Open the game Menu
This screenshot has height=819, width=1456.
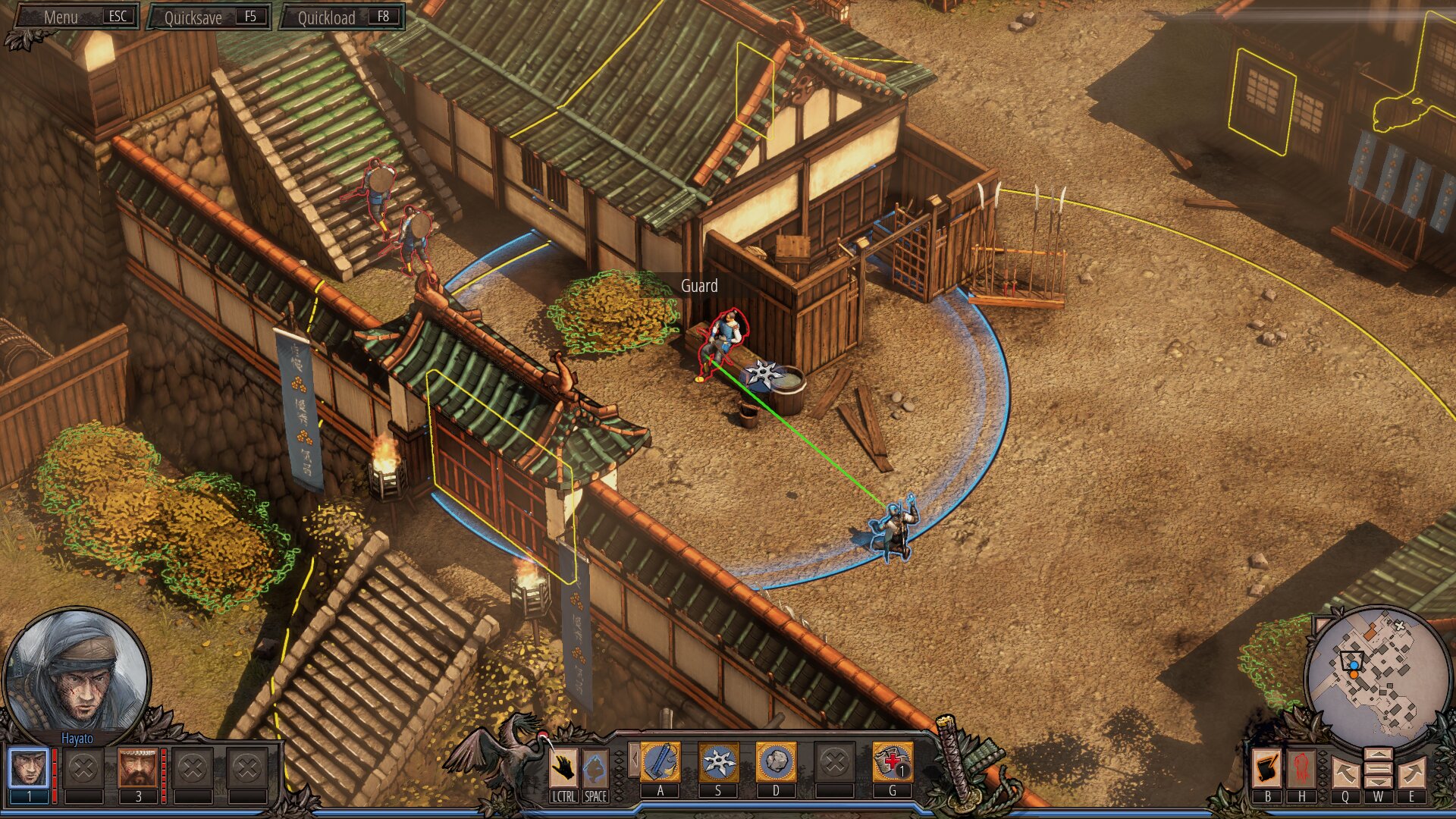click(x=76, y=17)
